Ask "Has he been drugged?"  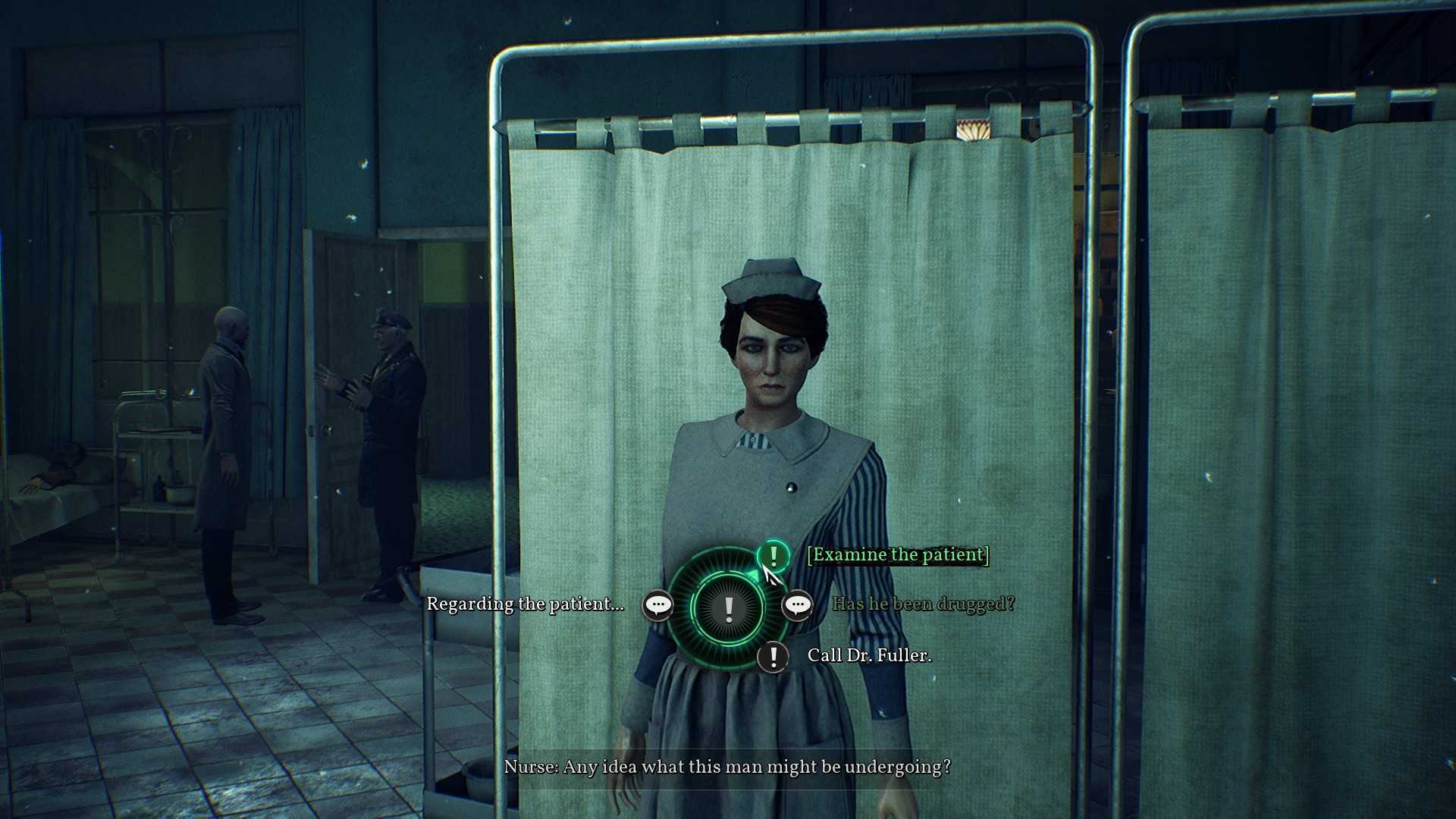tap(923, 604)
